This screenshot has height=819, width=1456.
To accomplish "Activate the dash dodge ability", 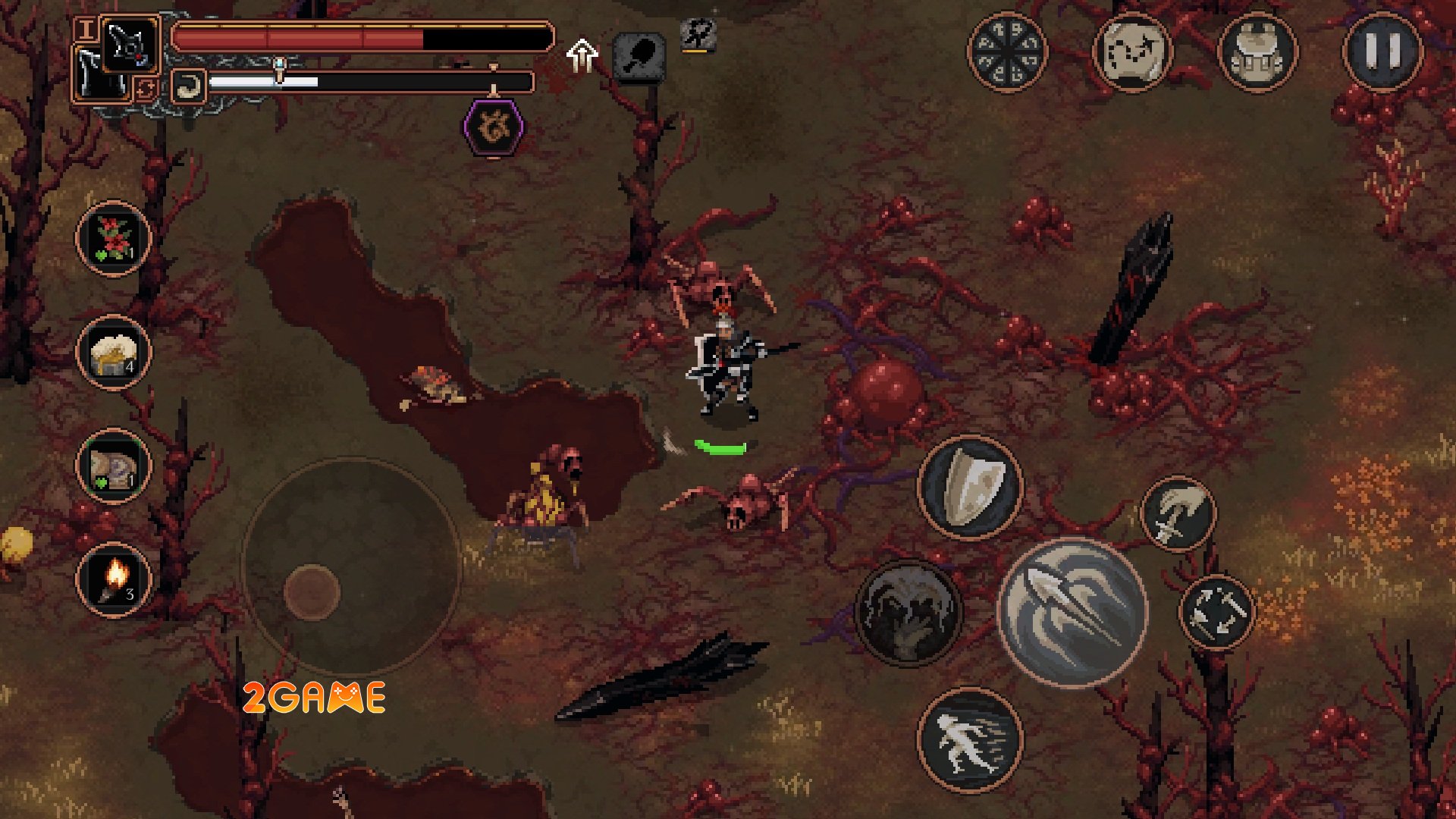I will click(x=970, y=740).
